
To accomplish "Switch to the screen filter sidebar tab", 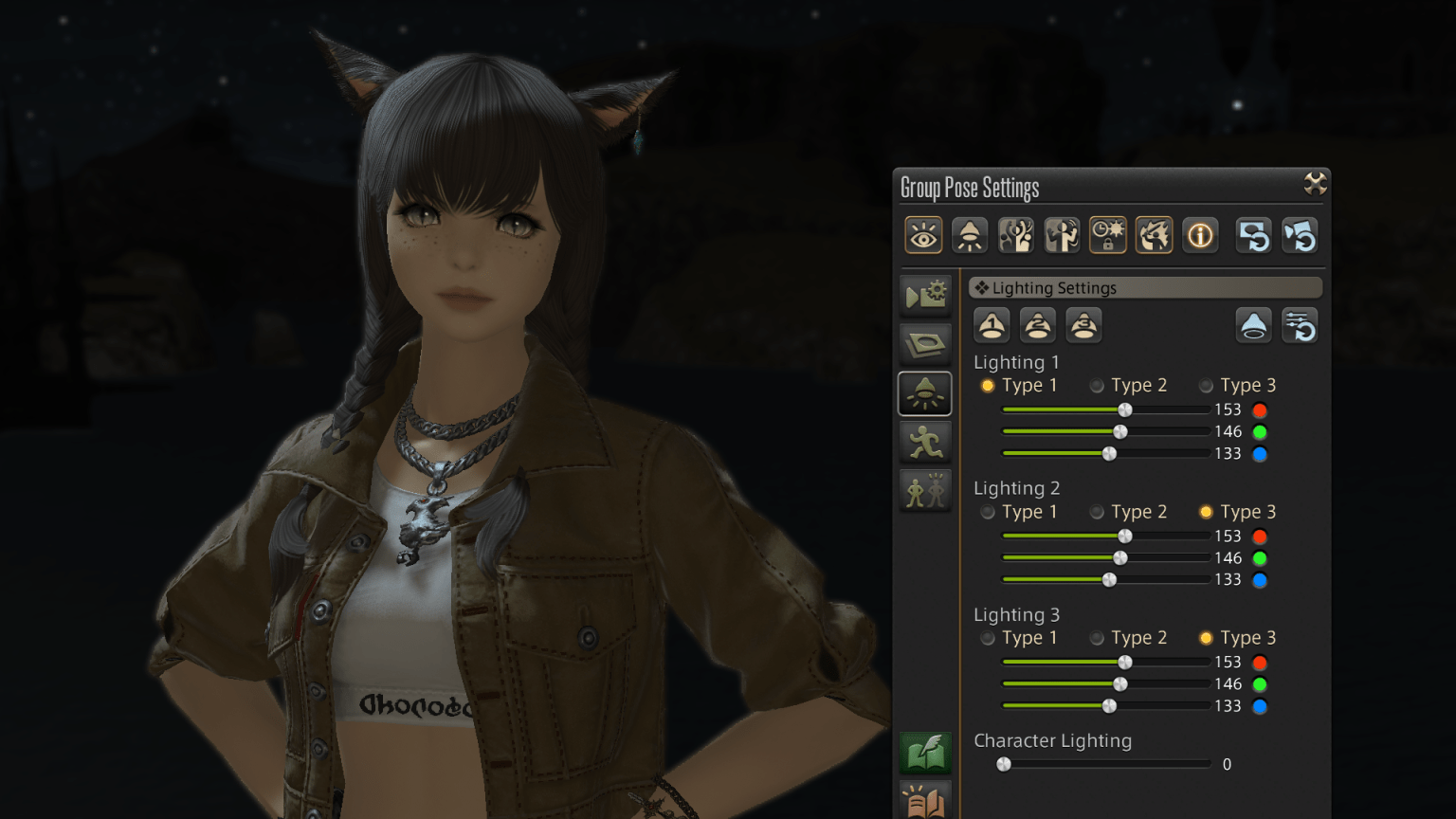I will [924, 343].
